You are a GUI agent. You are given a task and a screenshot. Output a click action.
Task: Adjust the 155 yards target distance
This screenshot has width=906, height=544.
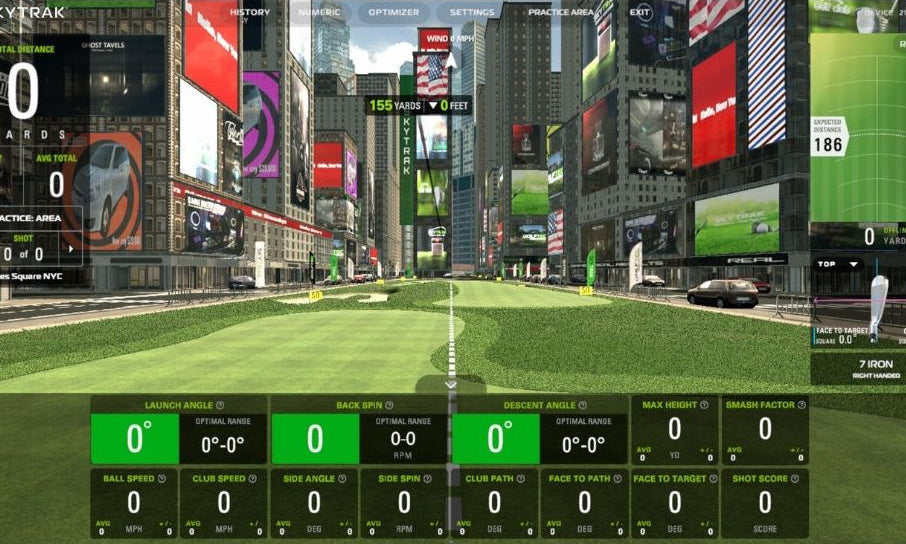380,105
